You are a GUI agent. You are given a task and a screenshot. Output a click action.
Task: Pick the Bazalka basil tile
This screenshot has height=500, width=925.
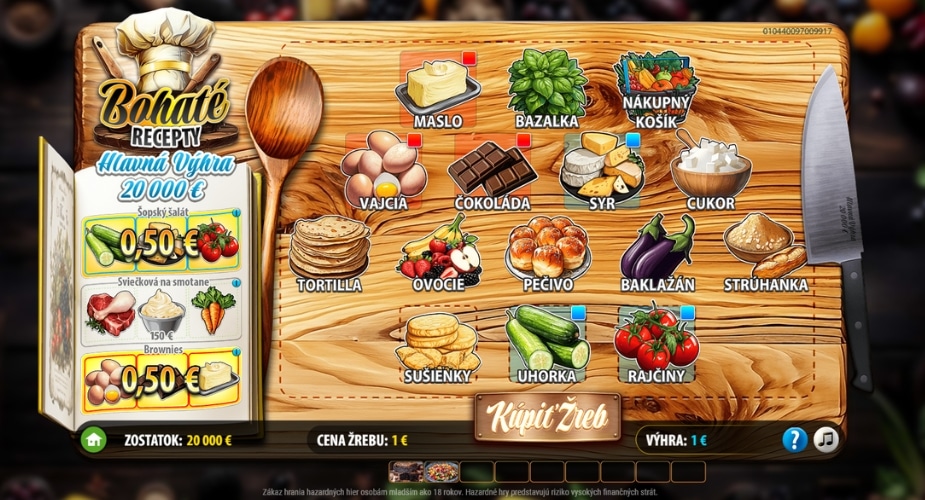pyautogui.click(x=546, y=88)
